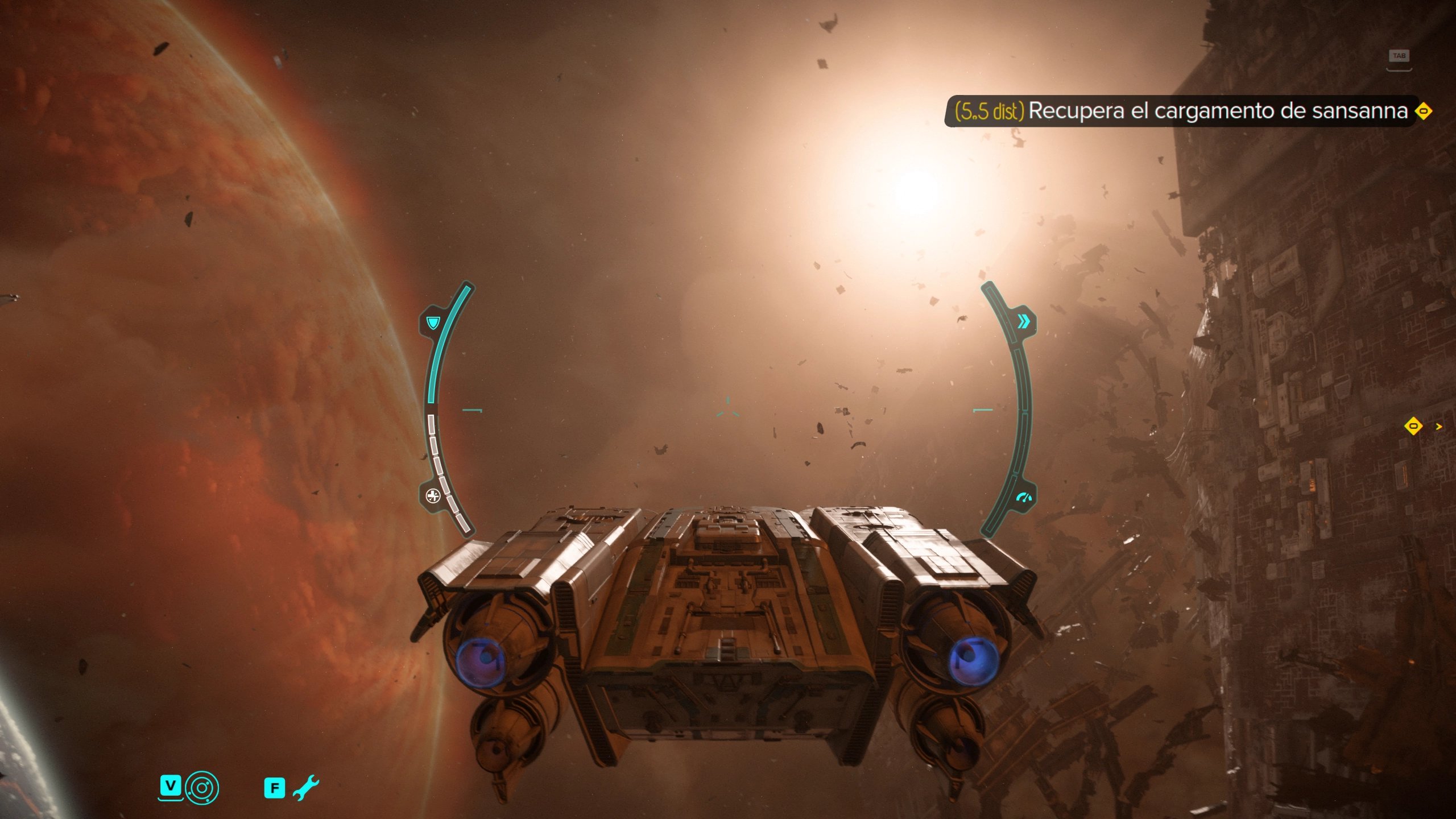Use the wrench repair icon

pos(306,788)
